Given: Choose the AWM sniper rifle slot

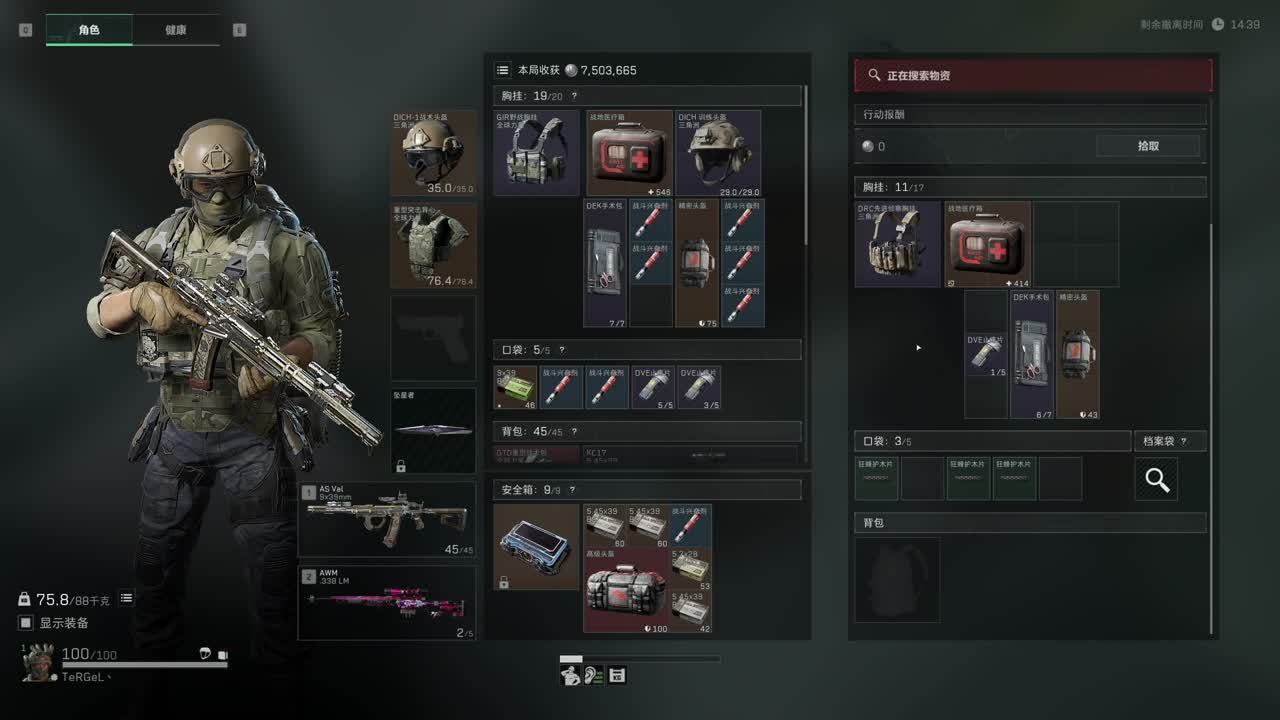Looking at the screenshot, I should pos(387,603).
